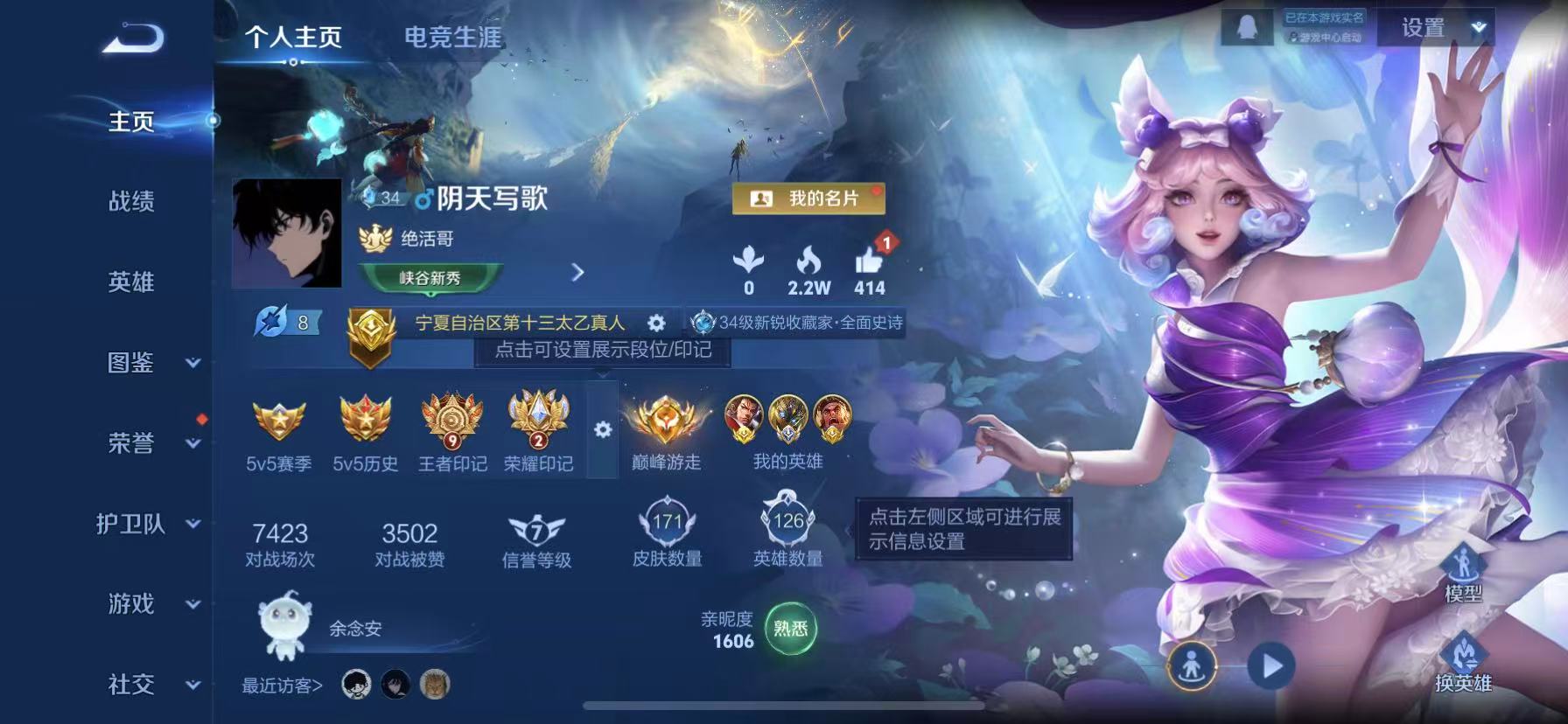Click the gear beside 荣耀印记 badges

tap(602, 427)
